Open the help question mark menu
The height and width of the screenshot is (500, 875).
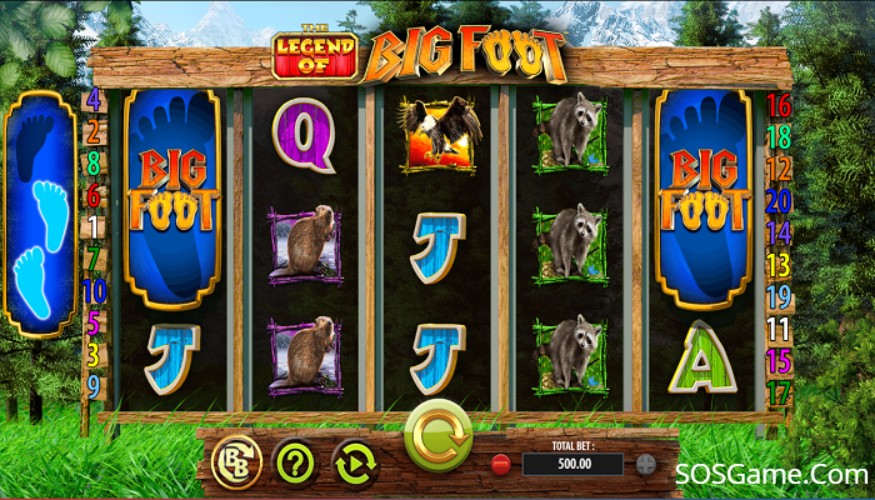tap(295, 462)
